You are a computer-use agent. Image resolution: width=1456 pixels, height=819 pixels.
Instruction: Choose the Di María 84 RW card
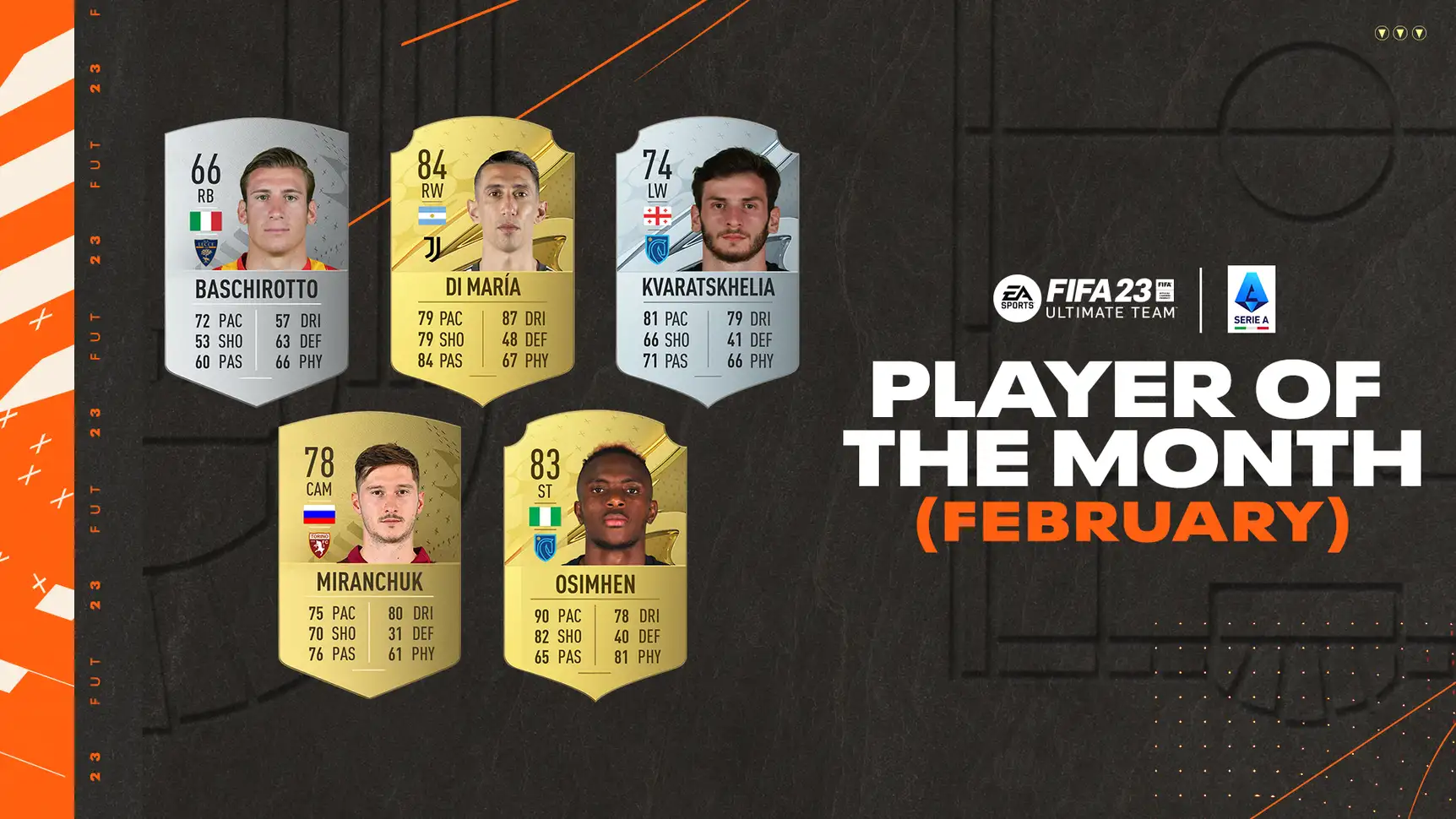[x=482, y=260]
